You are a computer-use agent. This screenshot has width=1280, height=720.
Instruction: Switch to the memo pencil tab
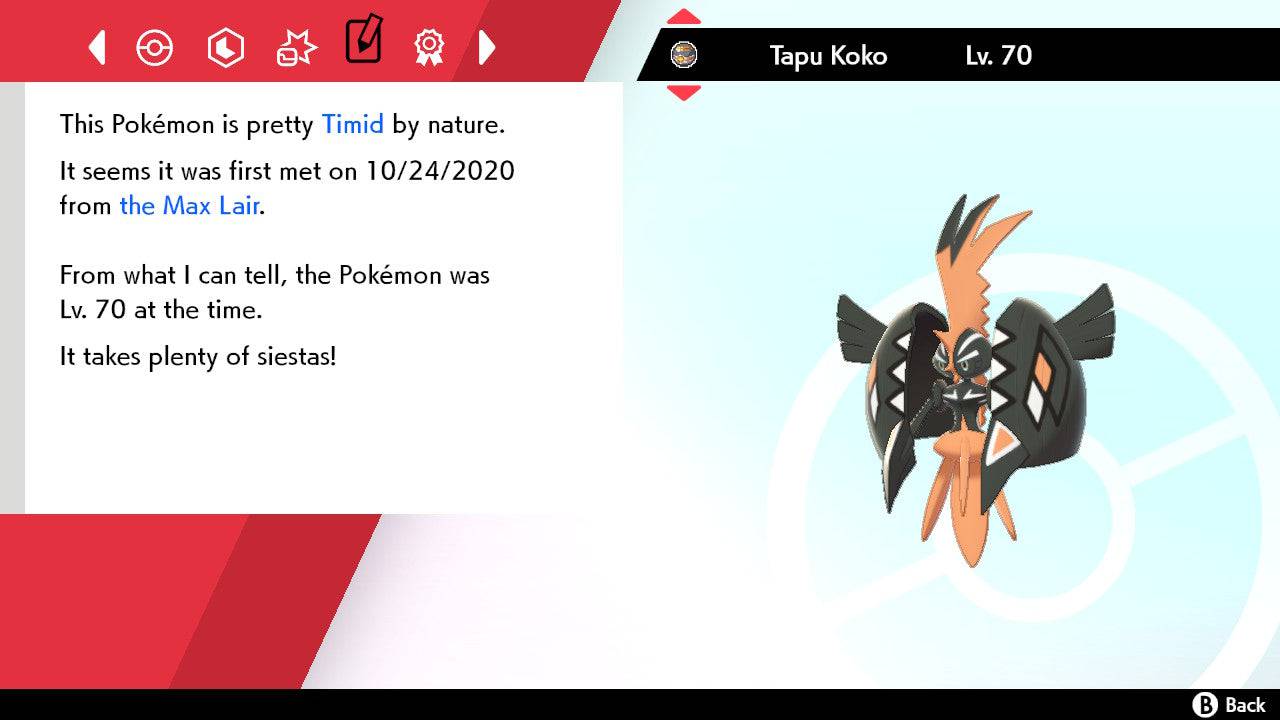pyautogui.click(x=362, y=42)
